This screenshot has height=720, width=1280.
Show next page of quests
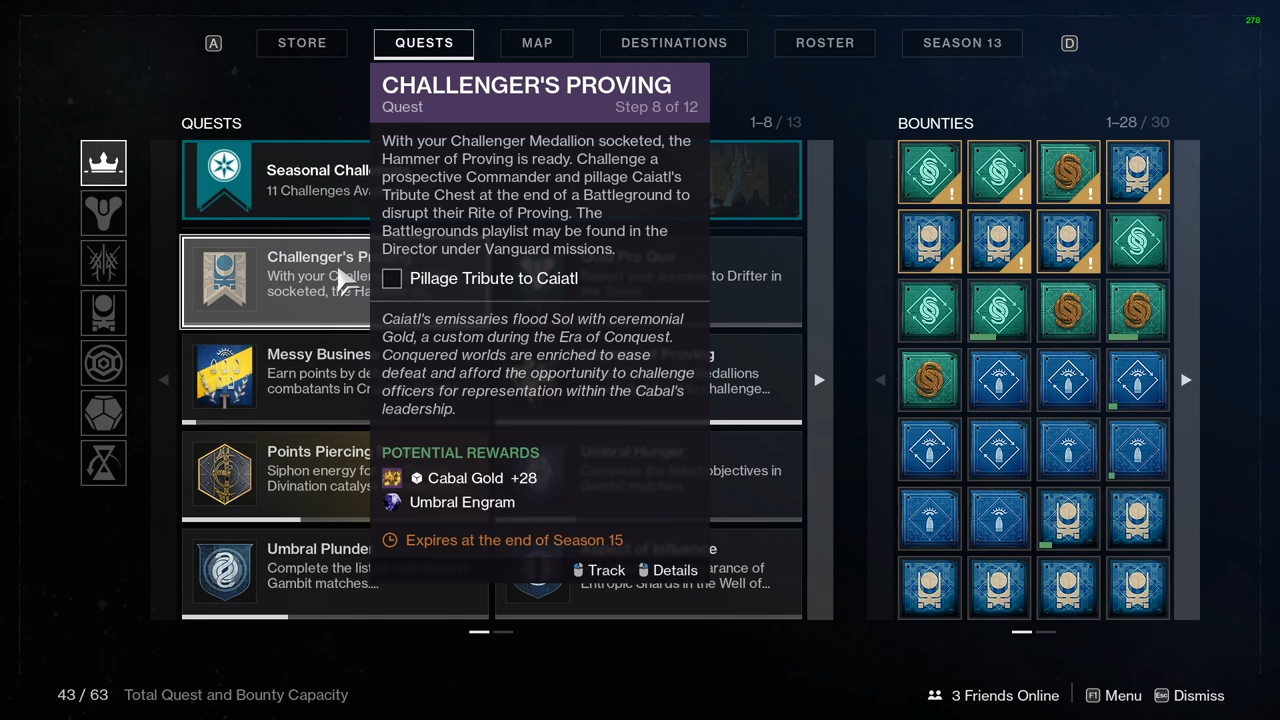pyautogui.click(x=819, y=380)
